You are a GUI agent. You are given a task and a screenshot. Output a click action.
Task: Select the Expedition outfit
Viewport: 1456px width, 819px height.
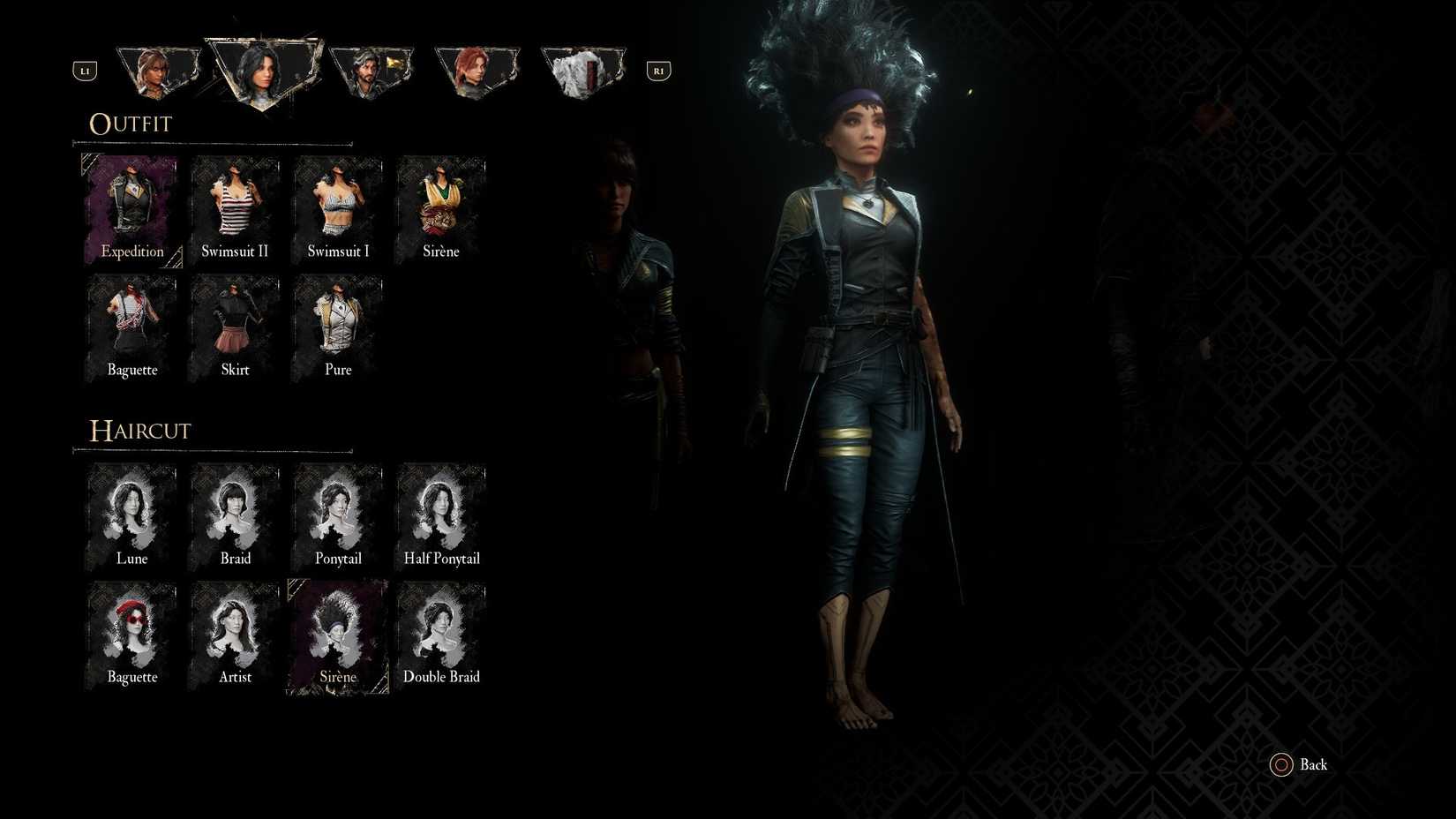click(x=131, y=203)
